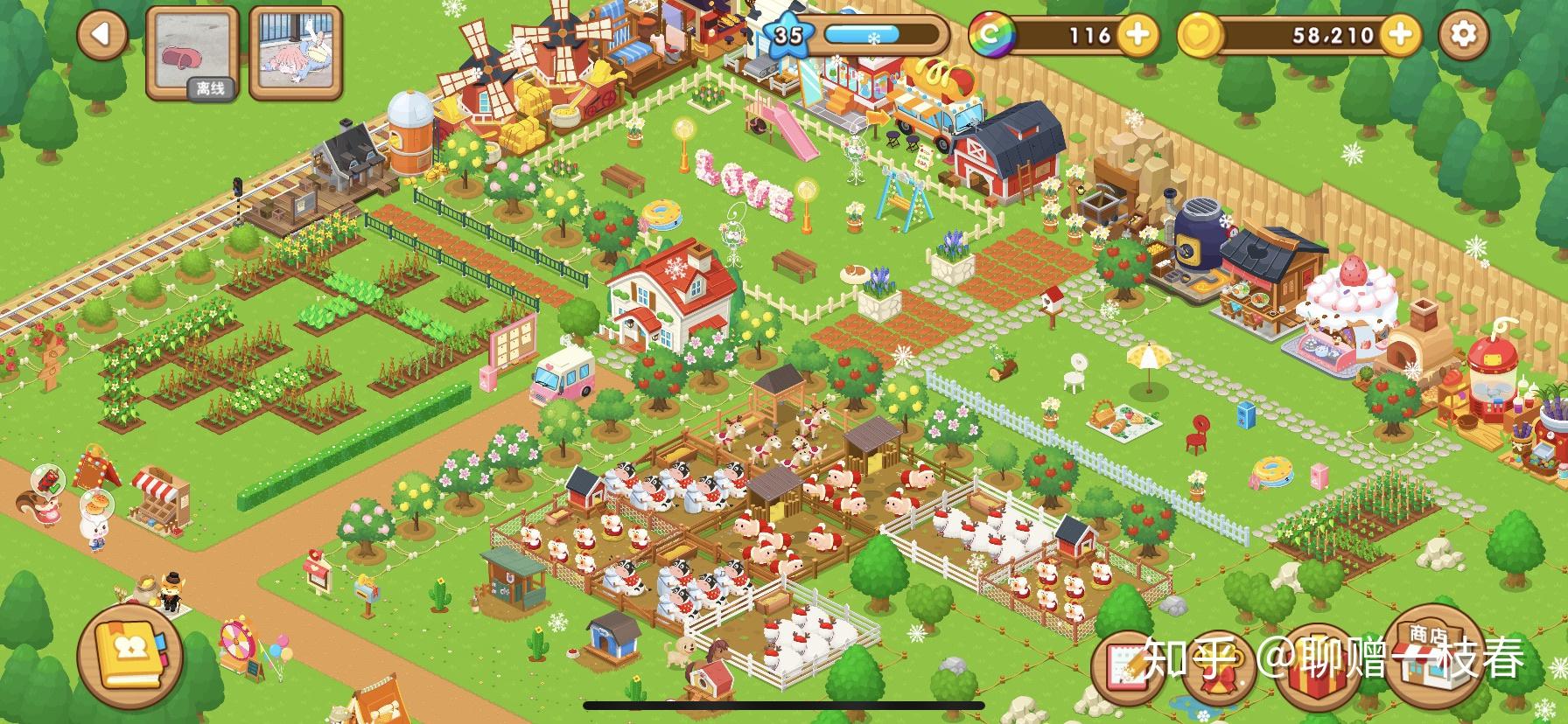Select the pink-haired character avatar
Image resolution: width=1568 pixels, height=724 pixels.
[295, 52]
